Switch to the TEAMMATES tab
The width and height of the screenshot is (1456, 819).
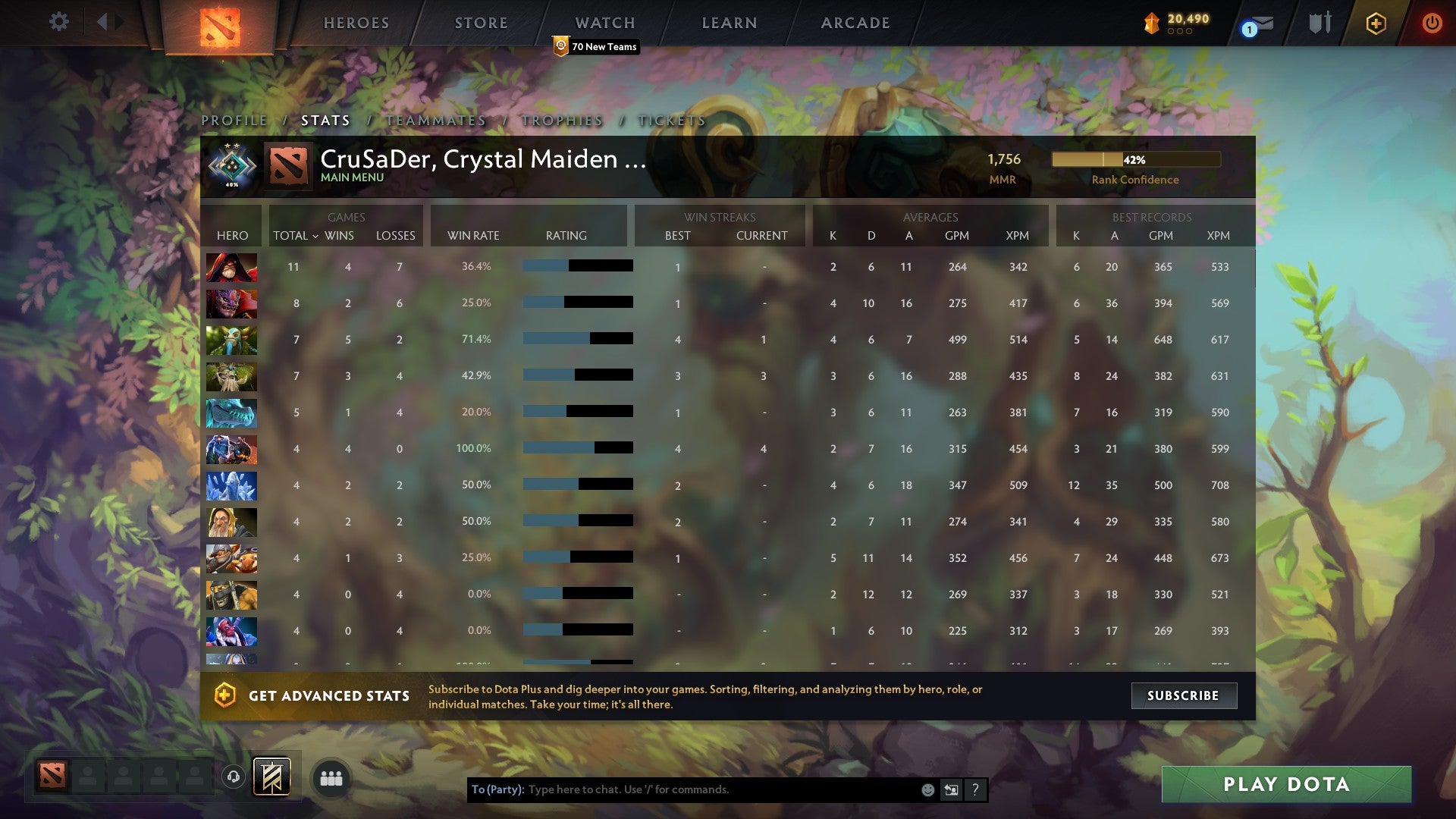click(x=435, y=120)
